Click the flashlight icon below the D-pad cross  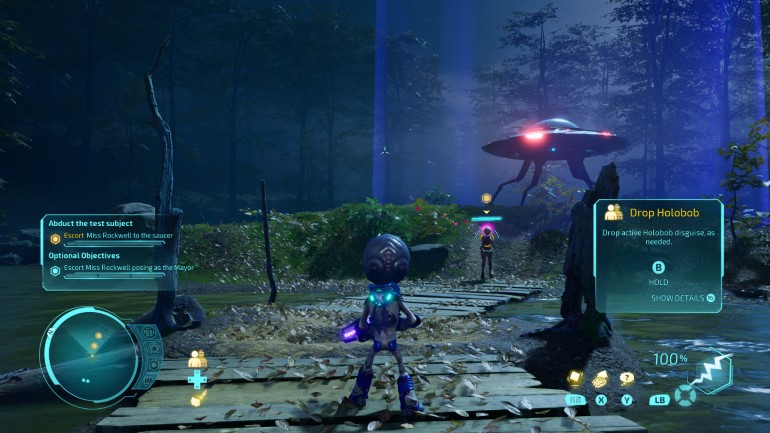pyautogui.click(x=197, y=400)
